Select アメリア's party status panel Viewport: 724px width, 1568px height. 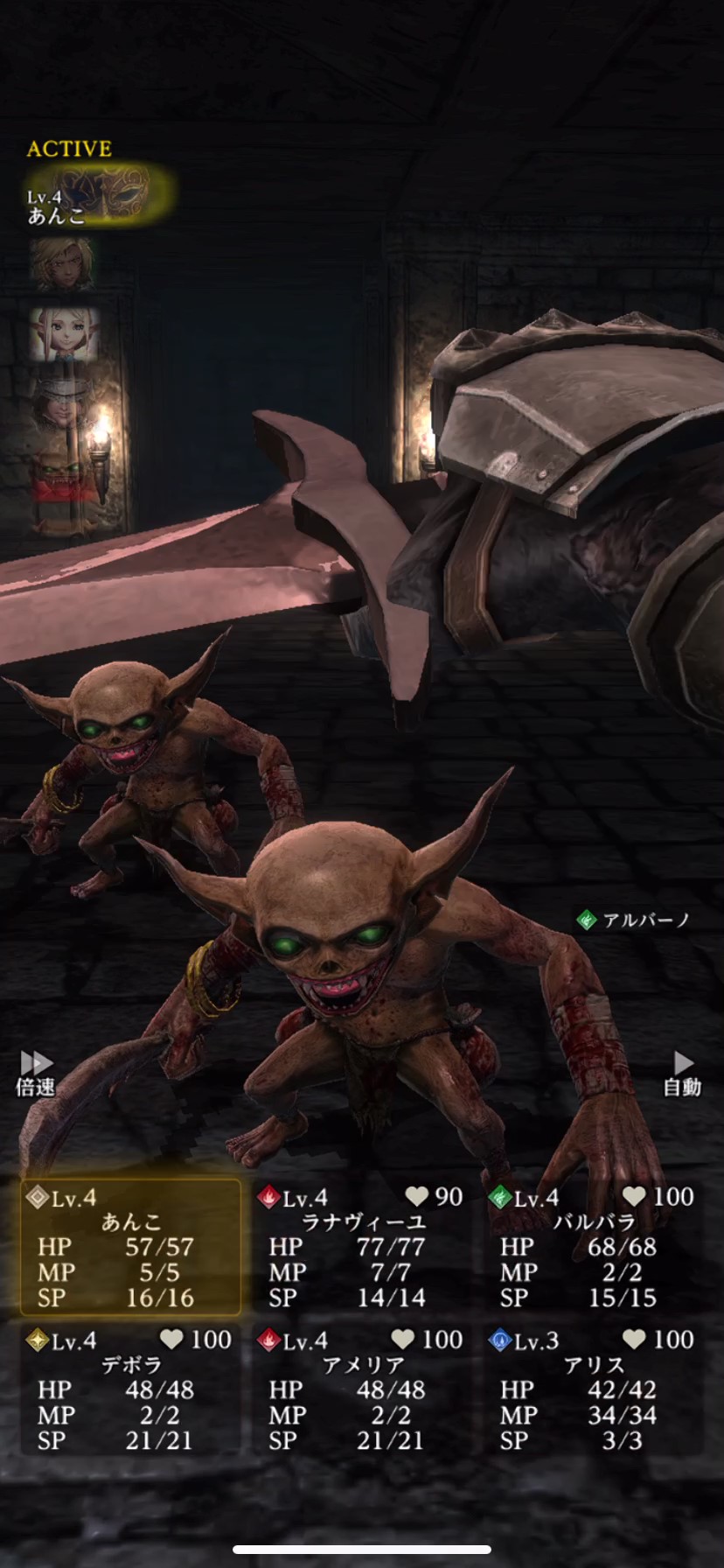tap(362, 1390)
